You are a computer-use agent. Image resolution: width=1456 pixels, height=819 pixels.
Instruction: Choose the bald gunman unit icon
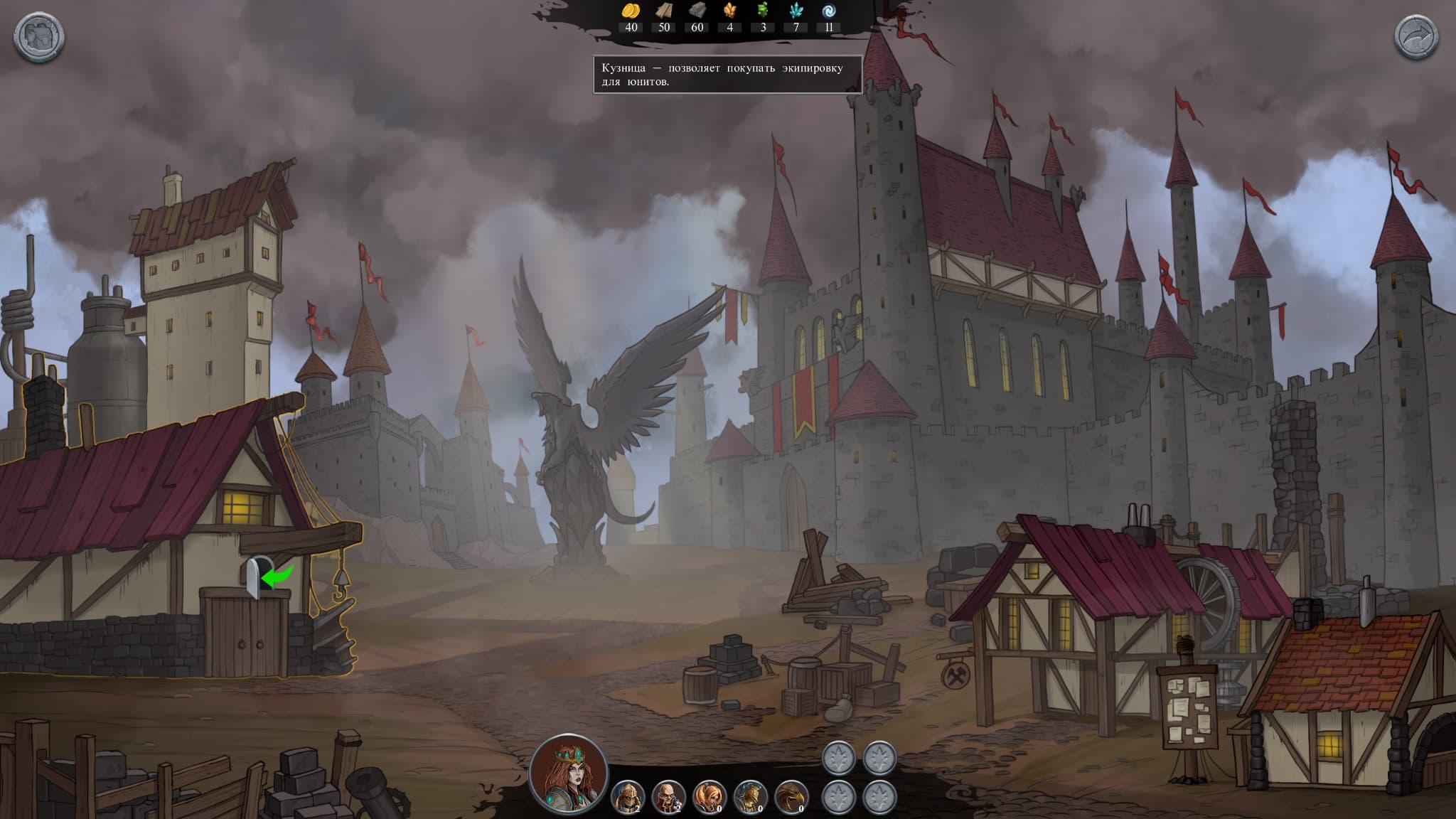point(668,796)
